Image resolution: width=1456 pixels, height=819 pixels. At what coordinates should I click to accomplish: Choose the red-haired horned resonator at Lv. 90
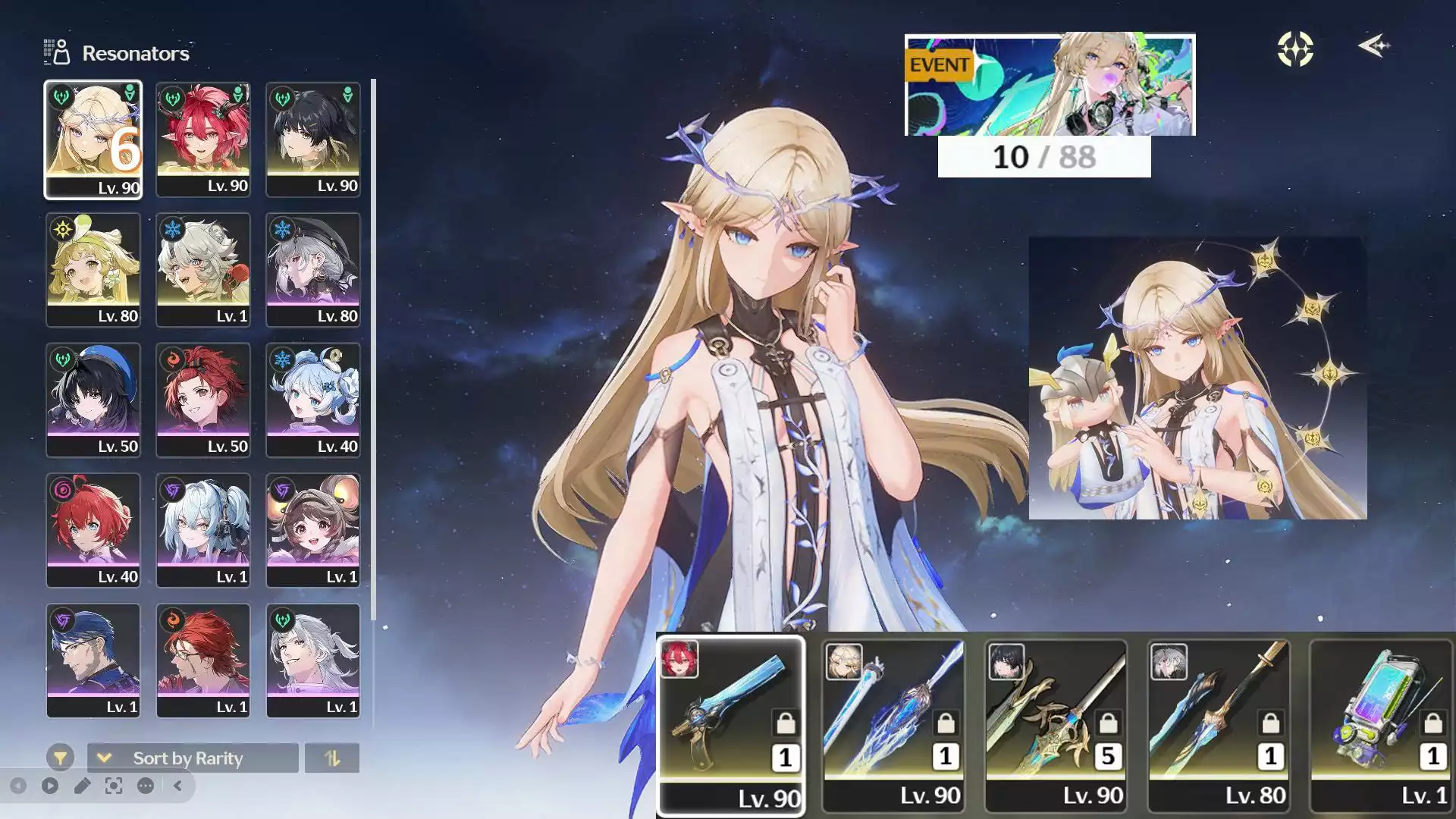[202, 140]
